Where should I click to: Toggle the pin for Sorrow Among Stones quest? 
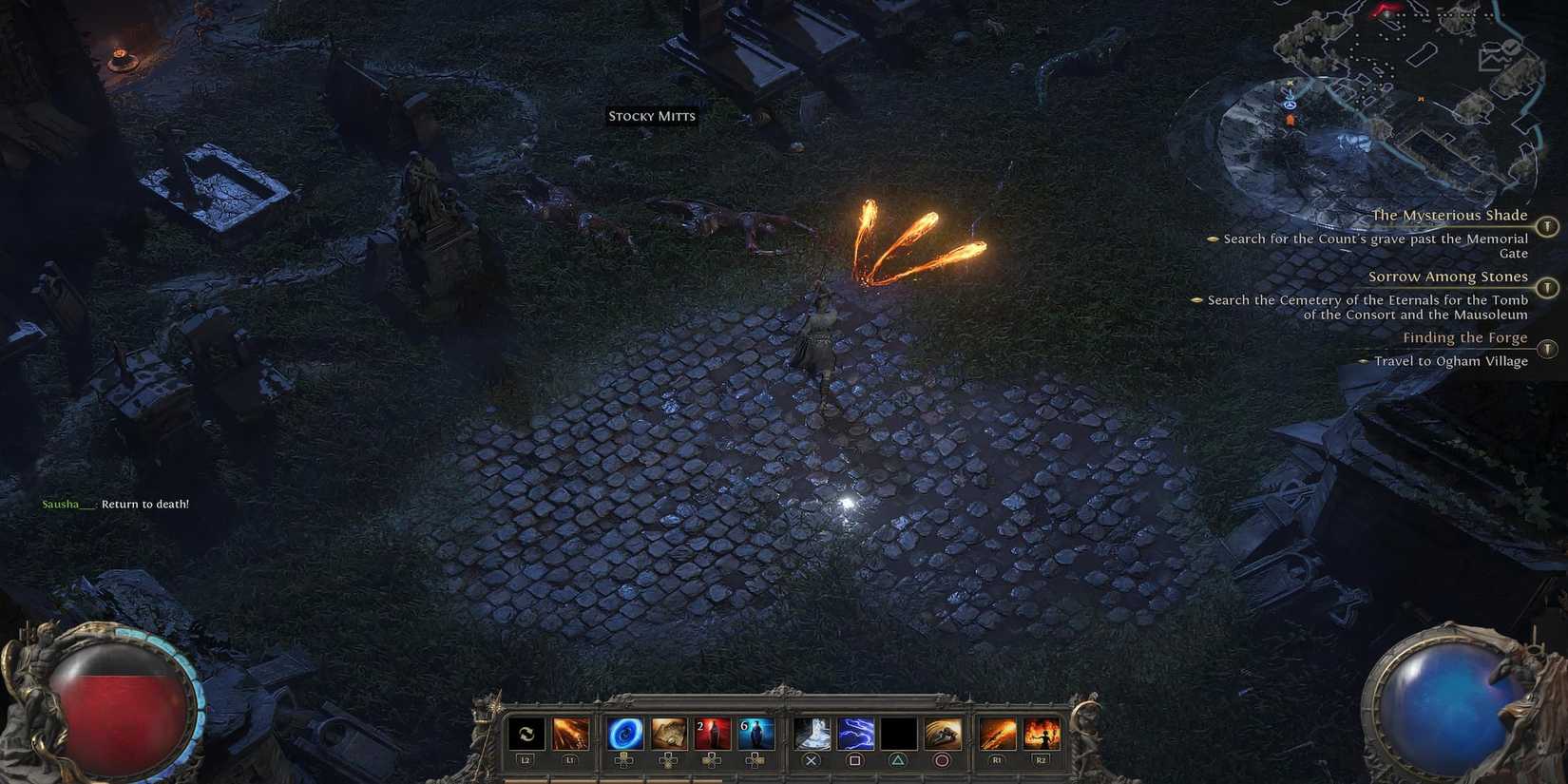[x=1549, y=288]
